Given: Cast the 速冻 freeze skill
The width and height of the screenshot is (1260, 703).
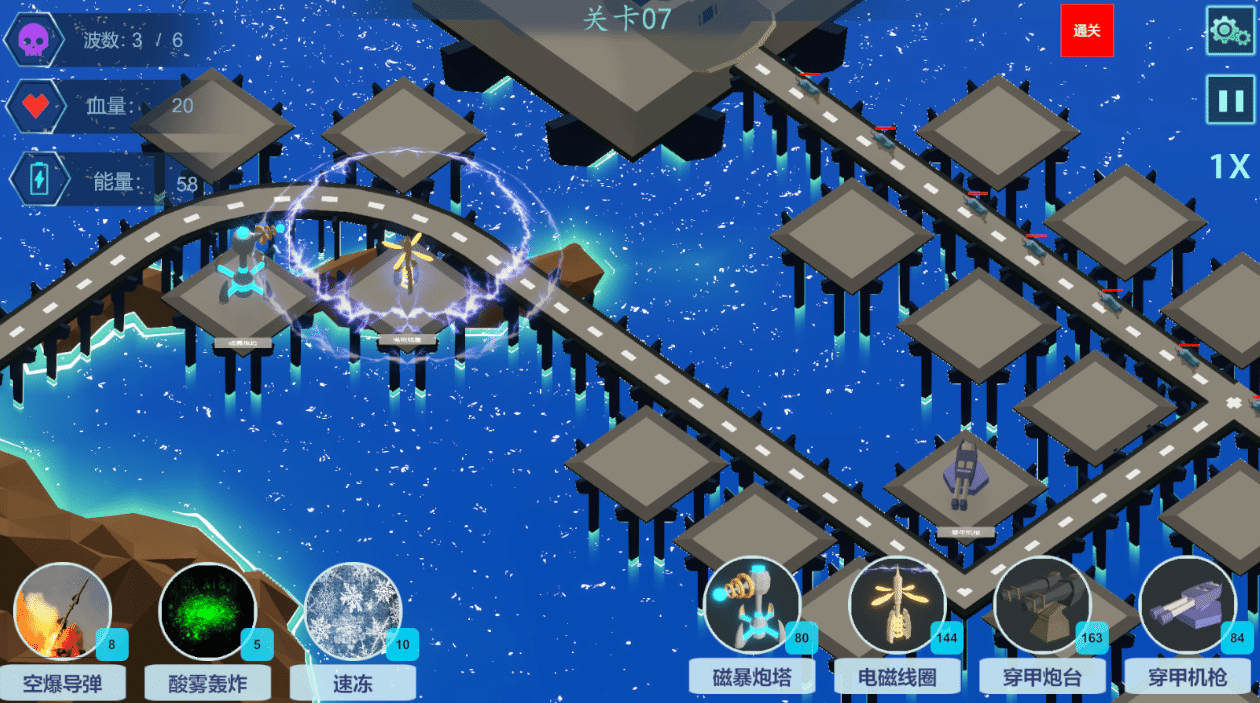Looking at the screenshot, I should pyautogui.click(x=353, y=612).
